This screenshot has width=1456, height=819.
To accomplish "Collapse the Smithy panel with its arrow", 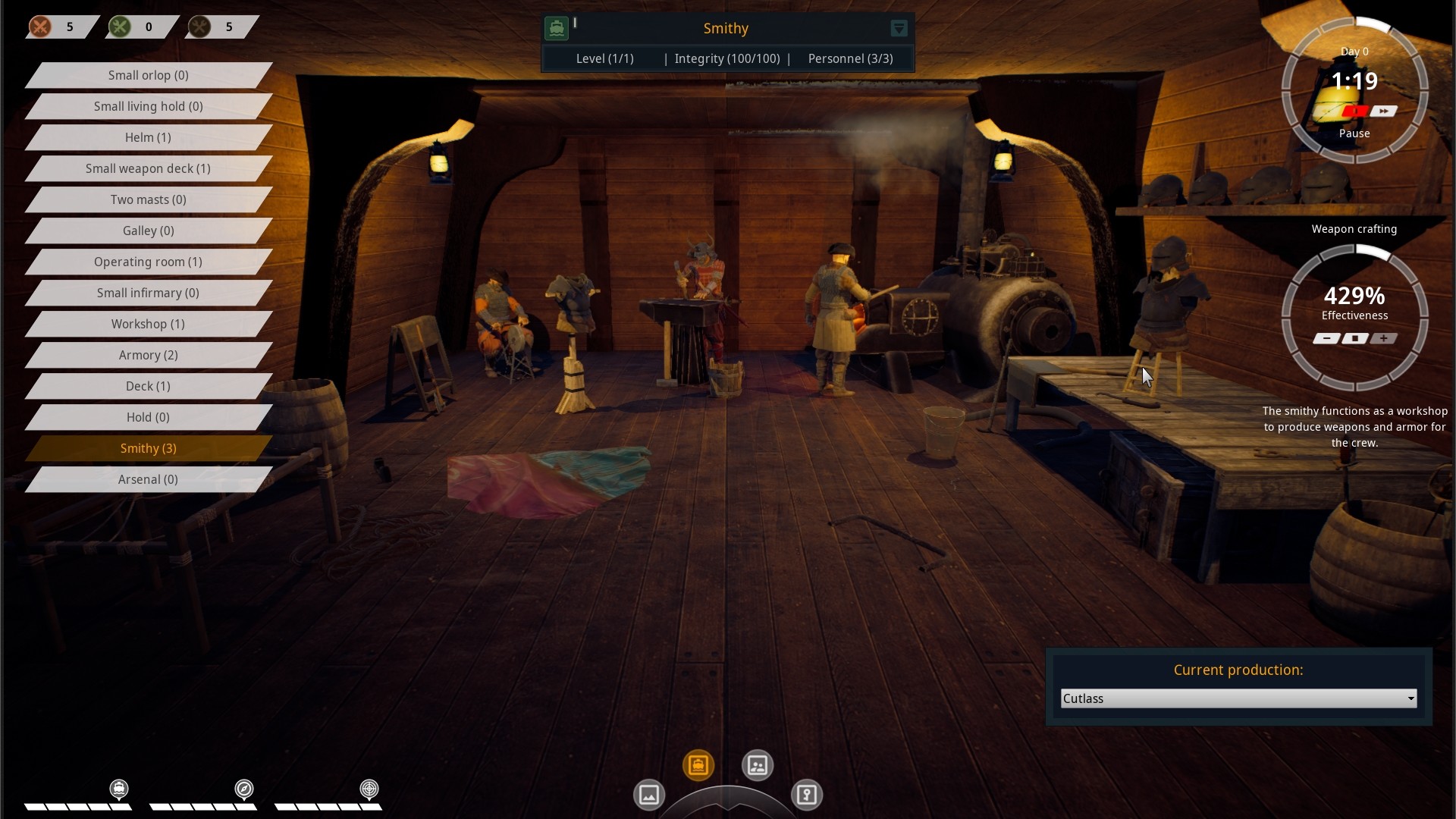I will tap(899, 28).
